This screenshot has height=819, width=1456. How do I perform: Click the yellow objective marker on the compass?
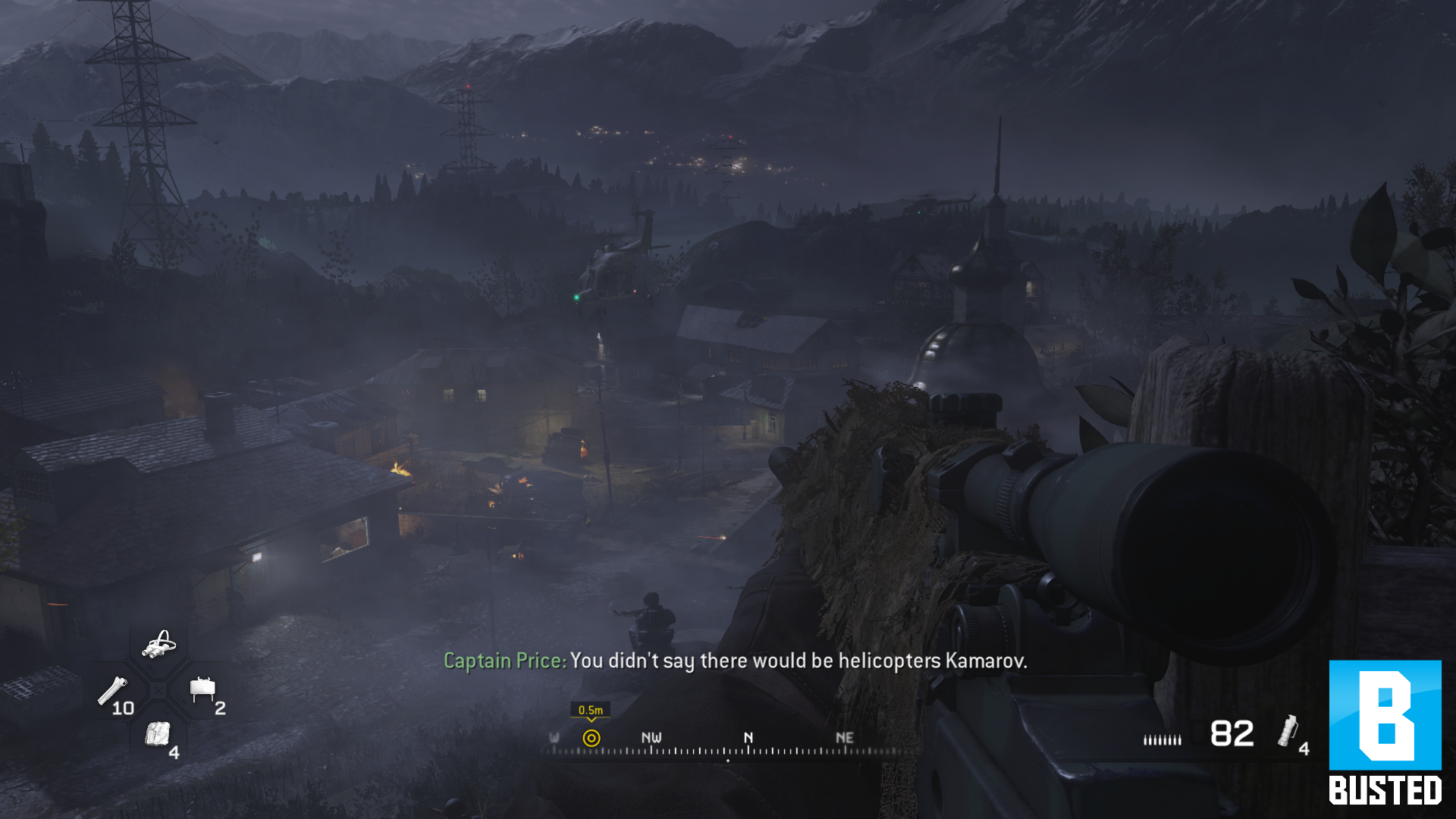pyautogui.click(x=591, y=738)
